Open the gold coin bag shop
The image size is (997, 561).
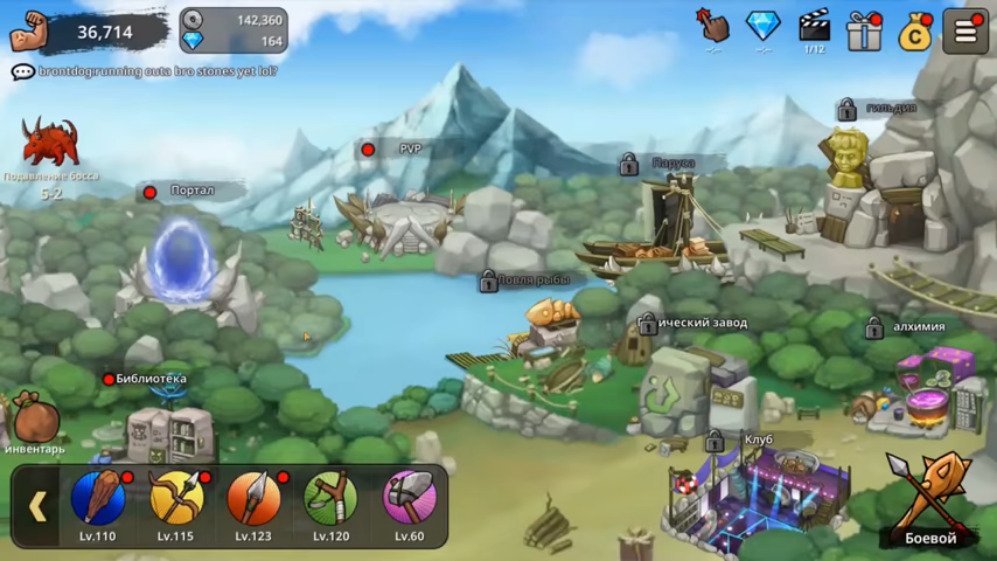[x=914, y=33]
